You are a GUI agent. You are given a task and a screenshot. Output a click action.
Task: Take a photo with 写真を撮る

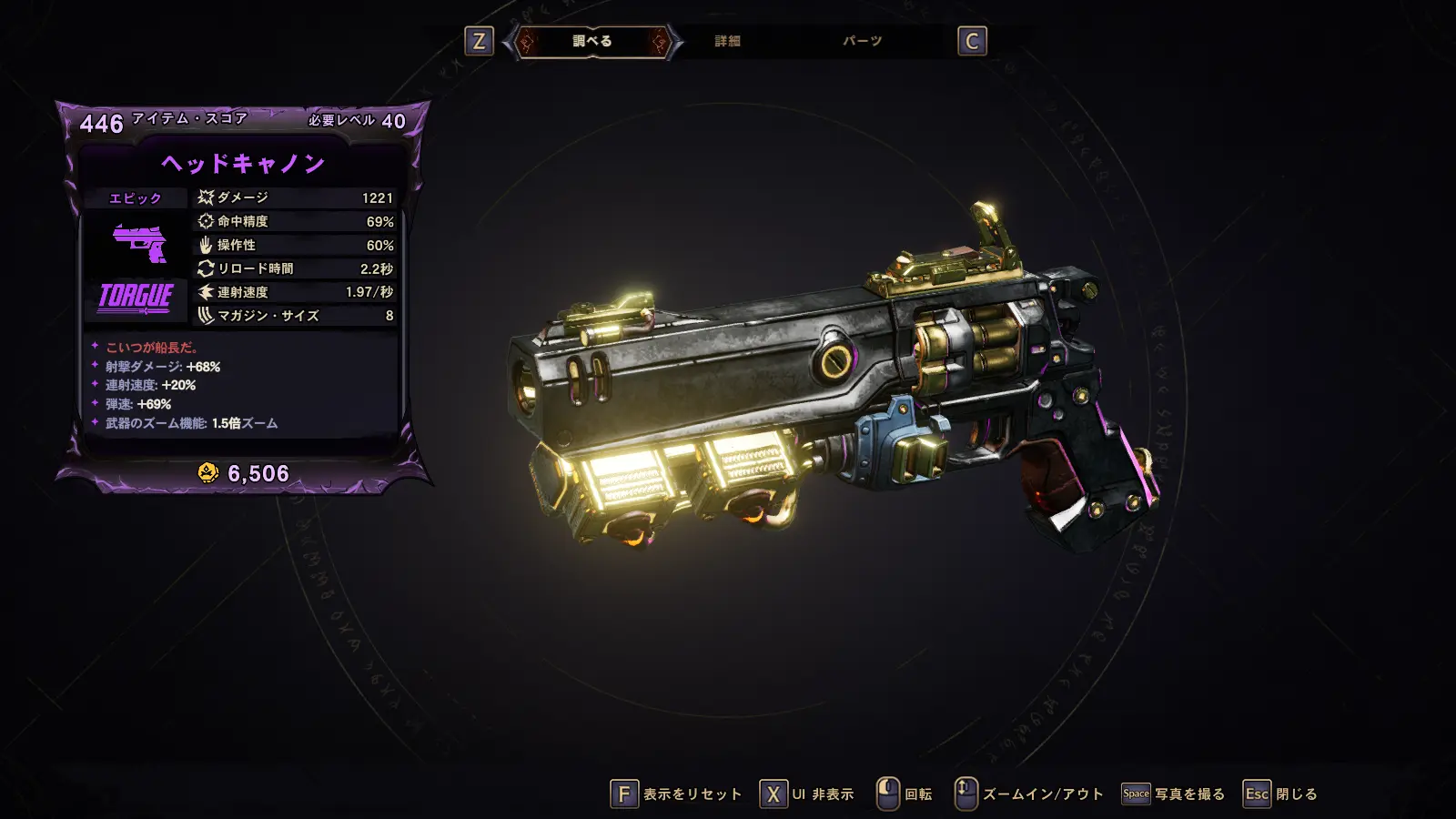(x=1173, y=794)
